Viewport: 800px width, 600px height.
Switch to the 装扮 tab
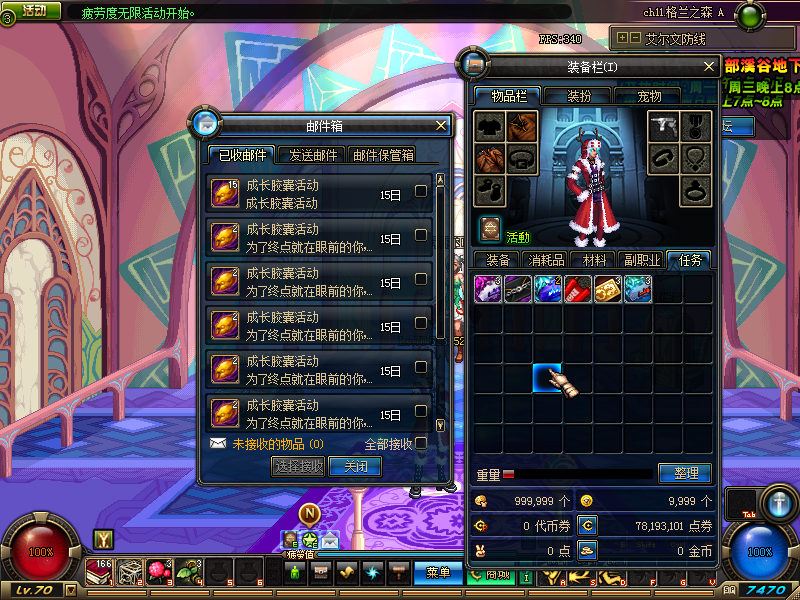point(579,96)
